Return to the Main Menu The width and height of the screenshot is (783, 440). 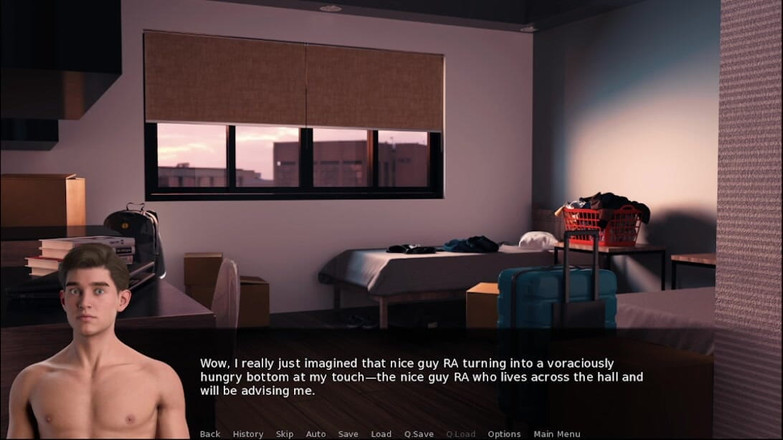pyautogui.click(x=557, y=434)
